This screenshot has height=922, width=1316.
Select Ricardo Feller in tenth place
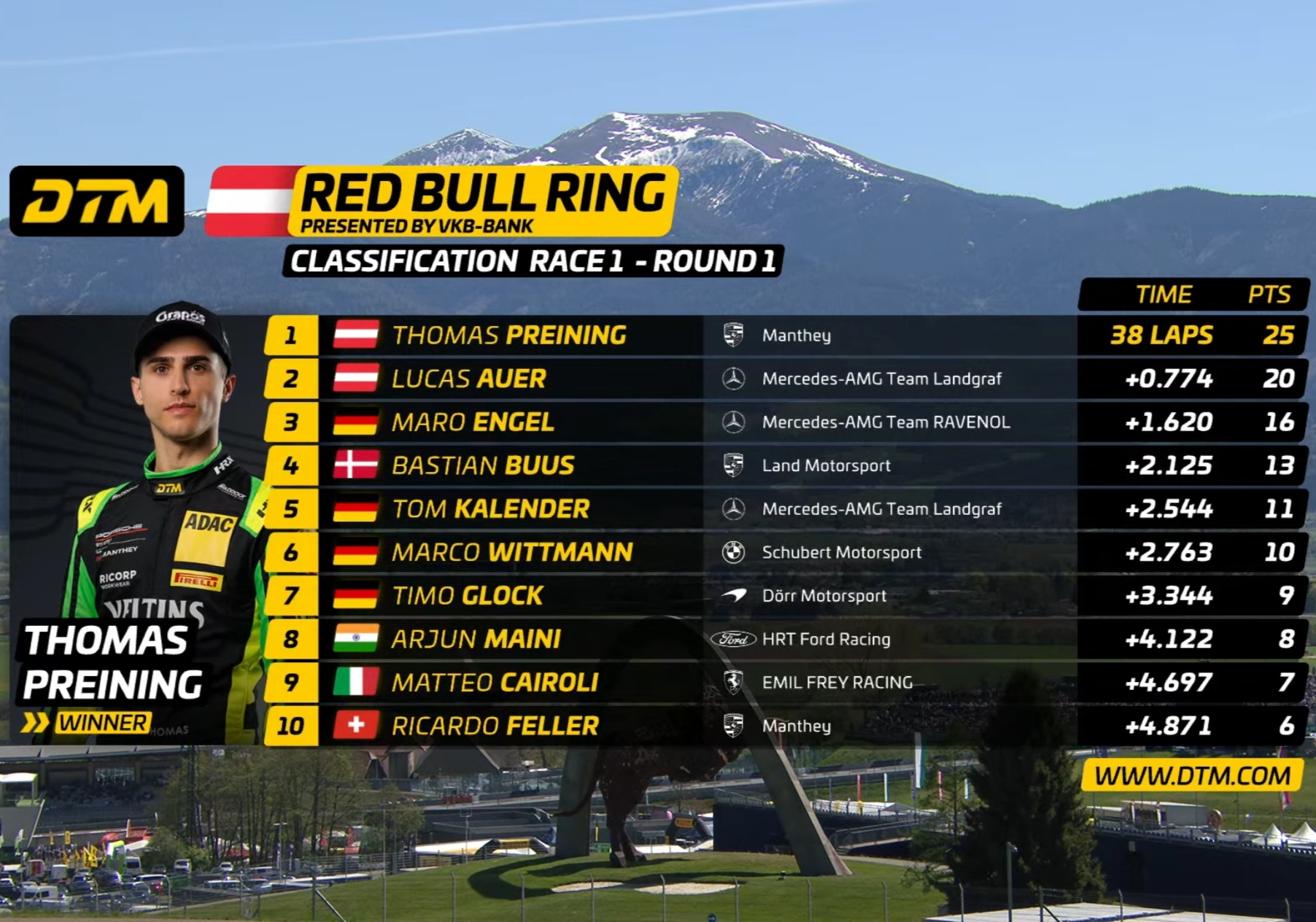(495, 726)
